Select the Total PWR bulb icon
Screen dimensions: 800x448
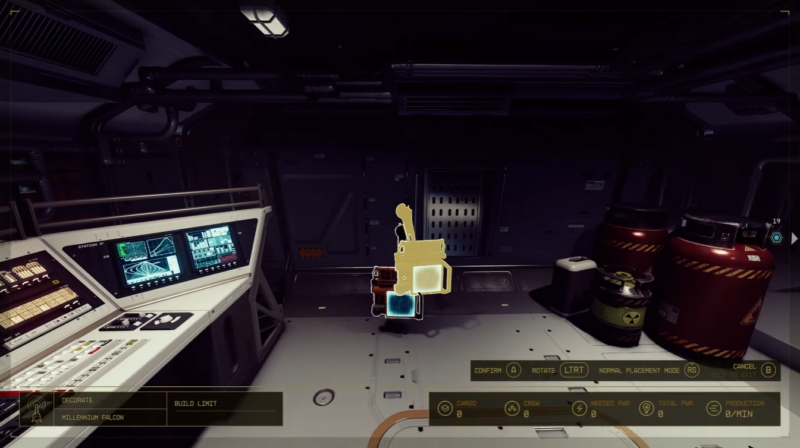click(646, 408)
